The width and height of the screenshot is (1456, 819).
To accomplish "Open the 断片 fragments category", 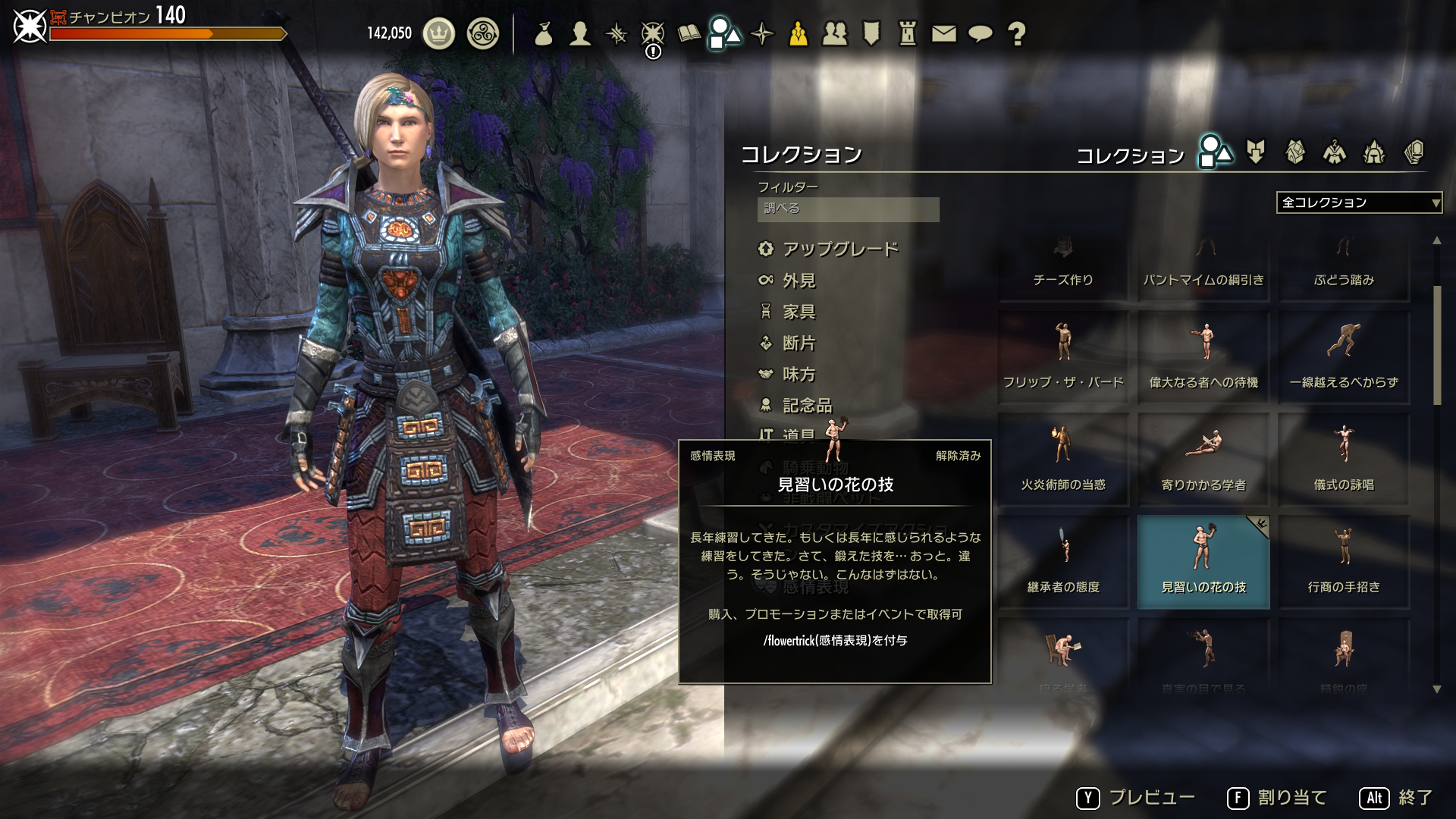I will (799, 343).
